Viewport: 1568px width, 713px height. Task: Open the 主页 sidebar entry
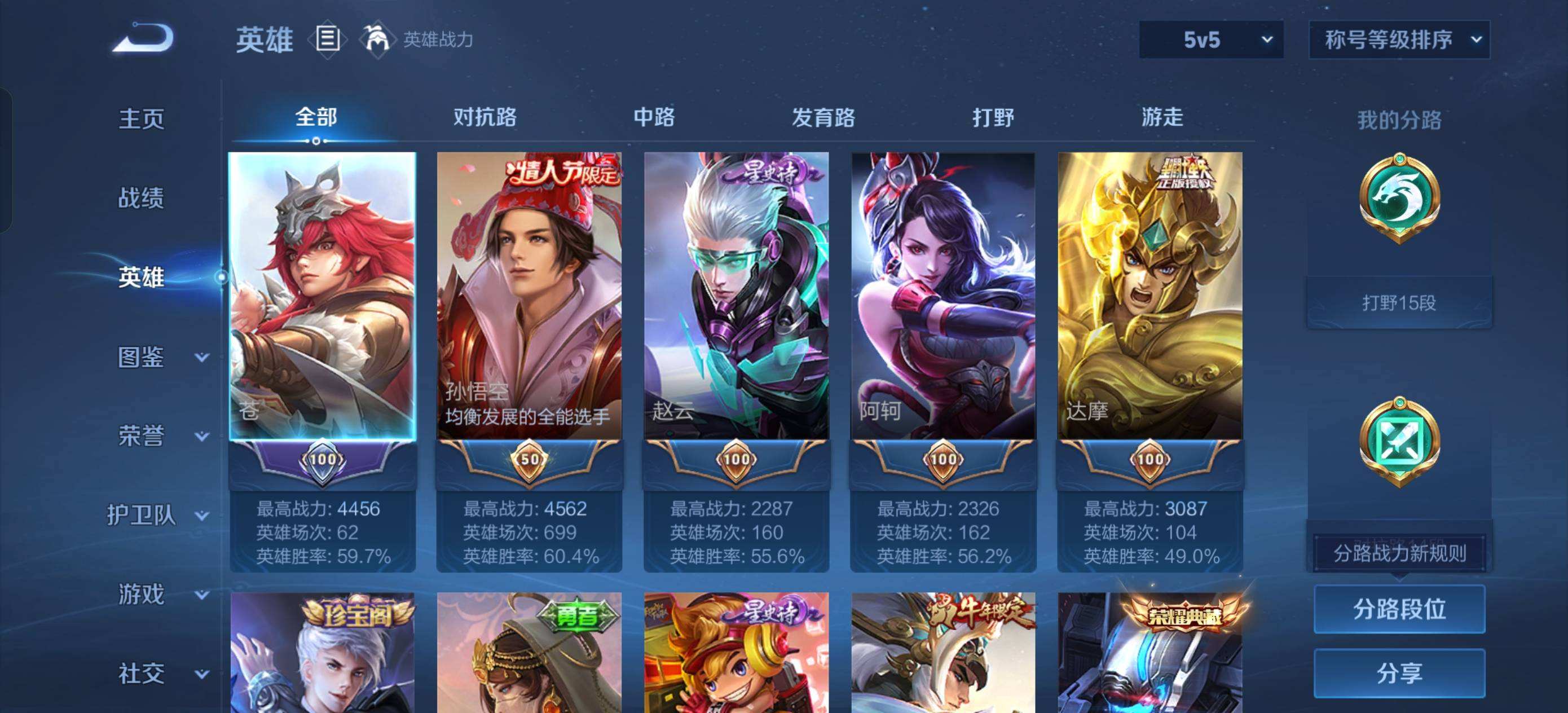[x=141, y=118]
